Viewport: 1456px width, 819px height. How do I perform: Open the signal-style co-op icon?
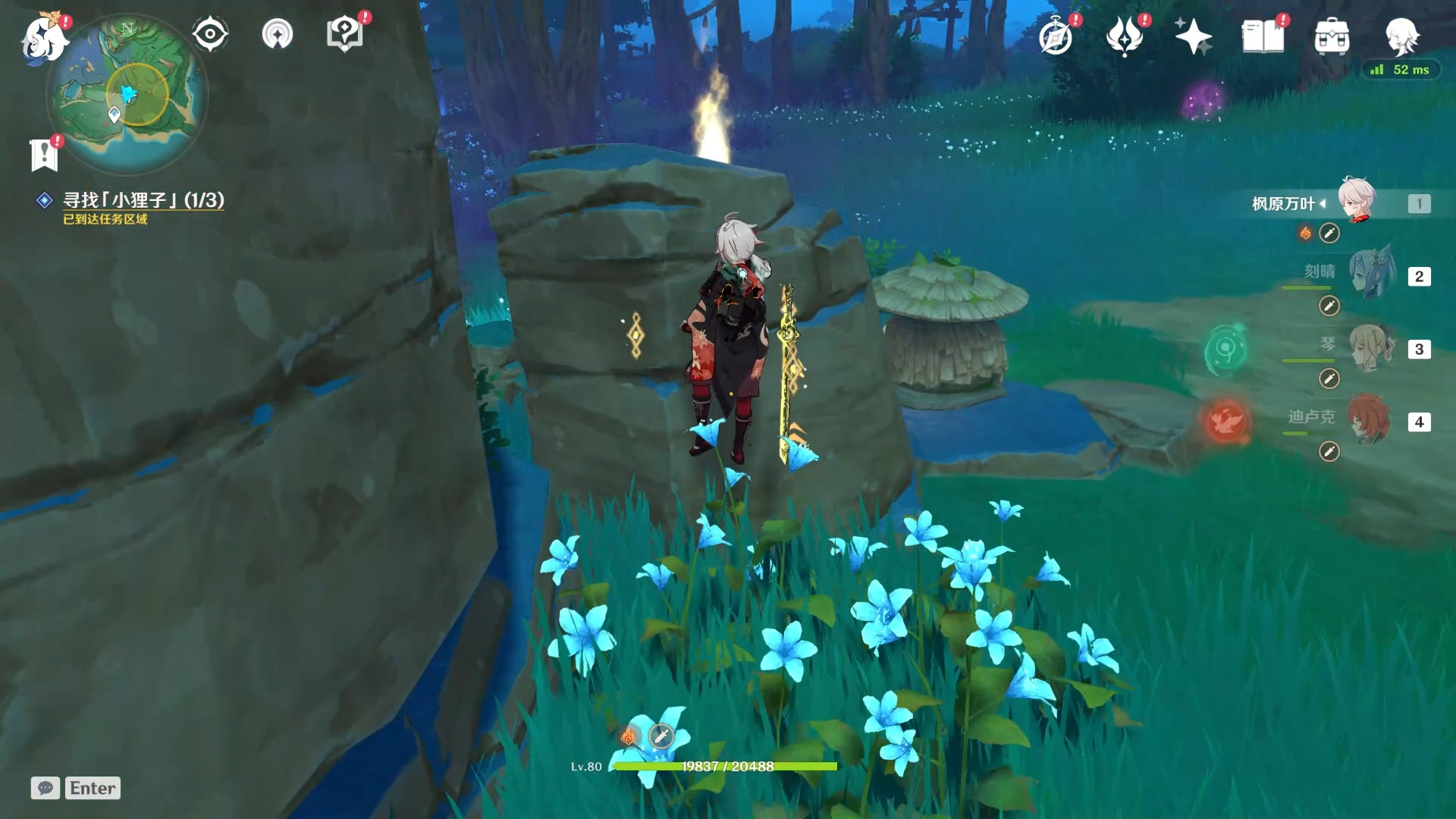click(278, 34)
